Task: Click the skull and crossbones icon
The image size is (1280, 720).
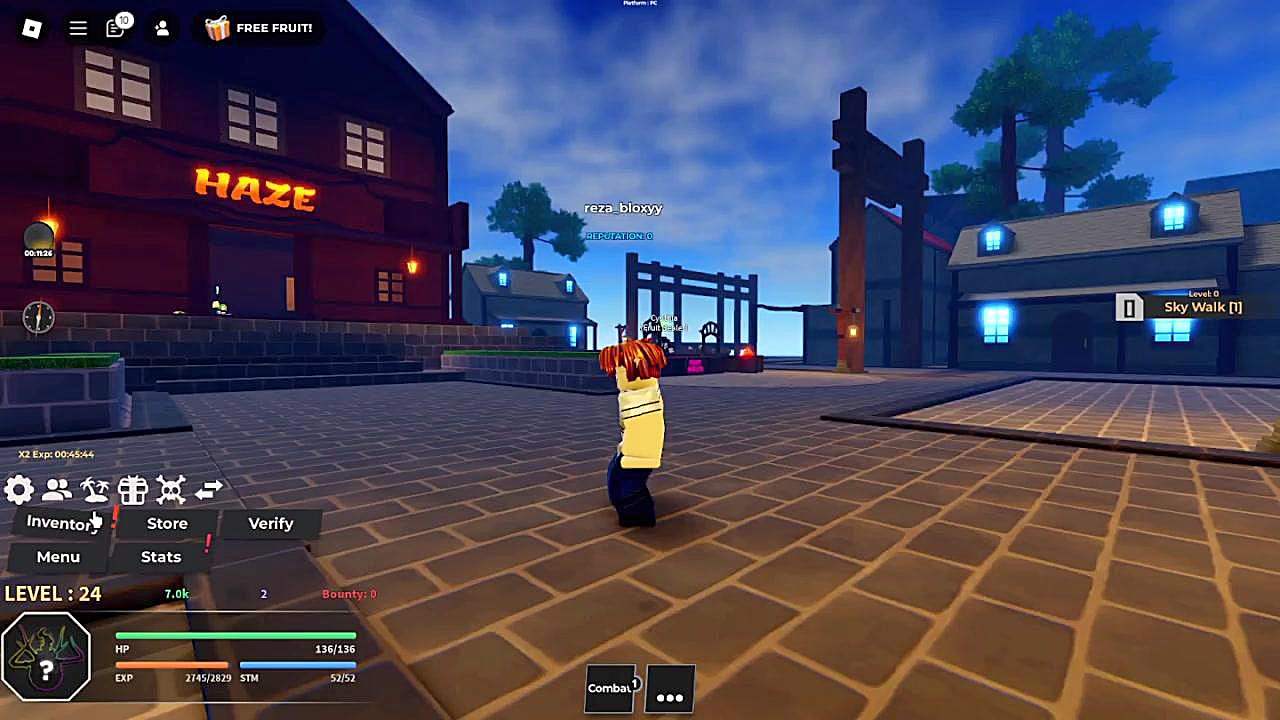Action: coord(171,490)
